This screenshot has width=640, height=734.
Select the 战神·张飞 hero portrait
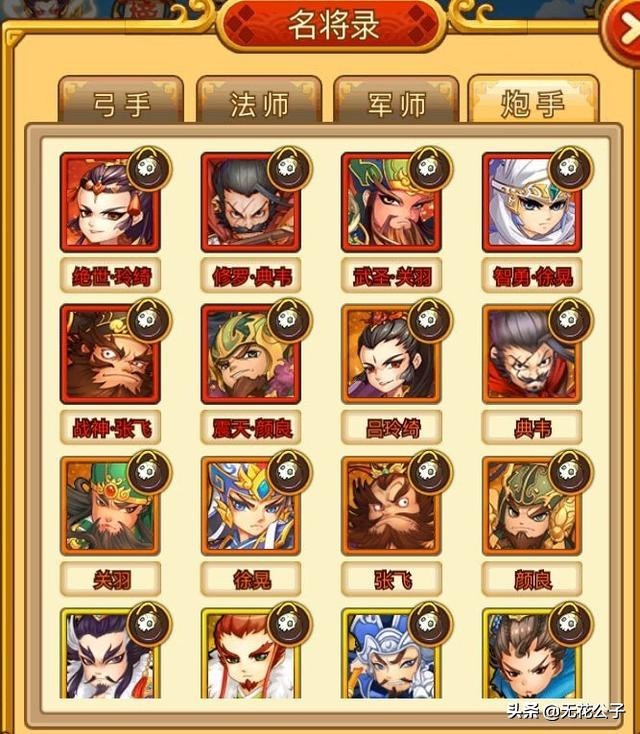(107, 355)
